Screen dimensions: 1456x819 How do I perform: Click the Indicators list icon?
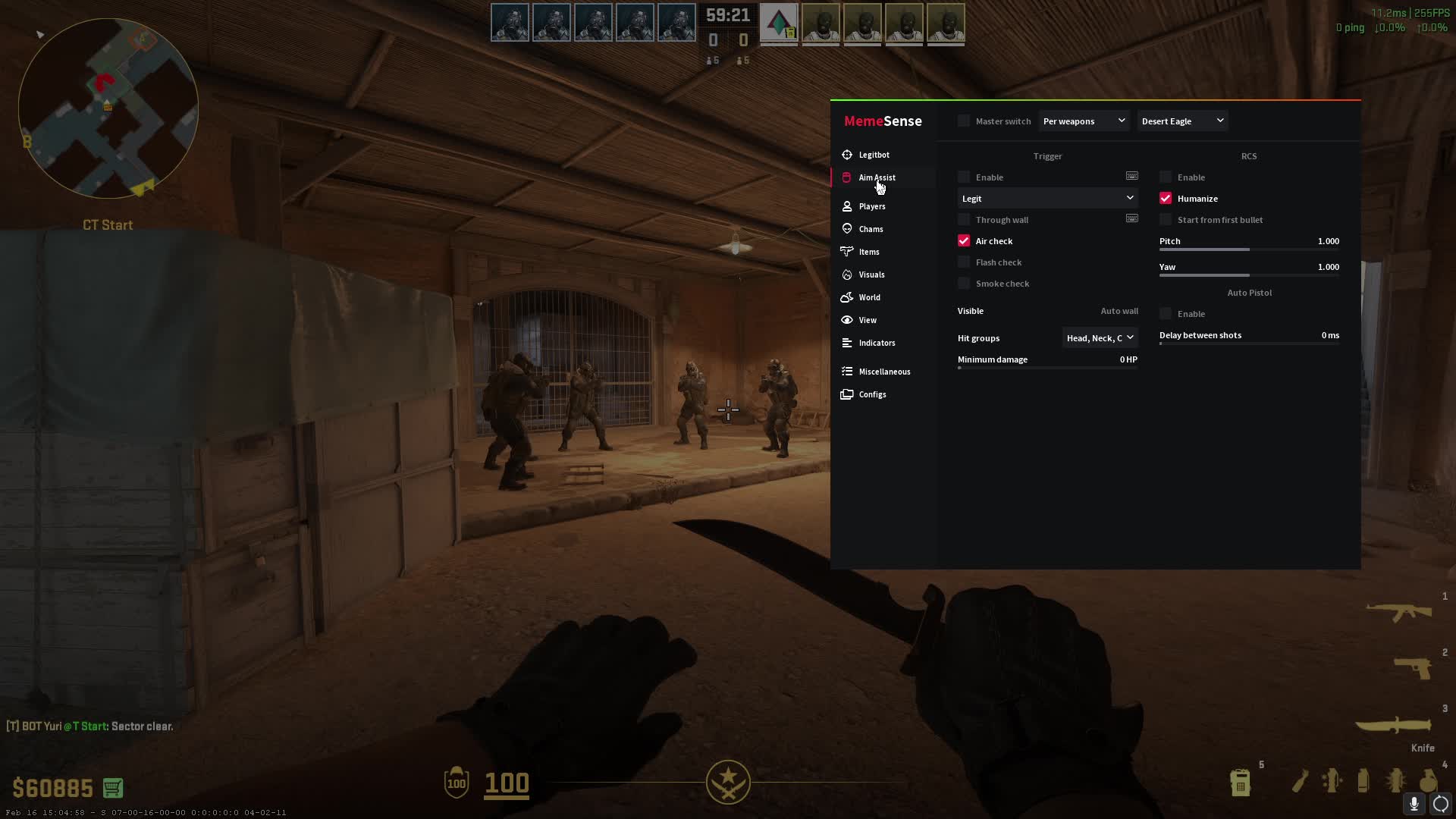pos(847,342)
